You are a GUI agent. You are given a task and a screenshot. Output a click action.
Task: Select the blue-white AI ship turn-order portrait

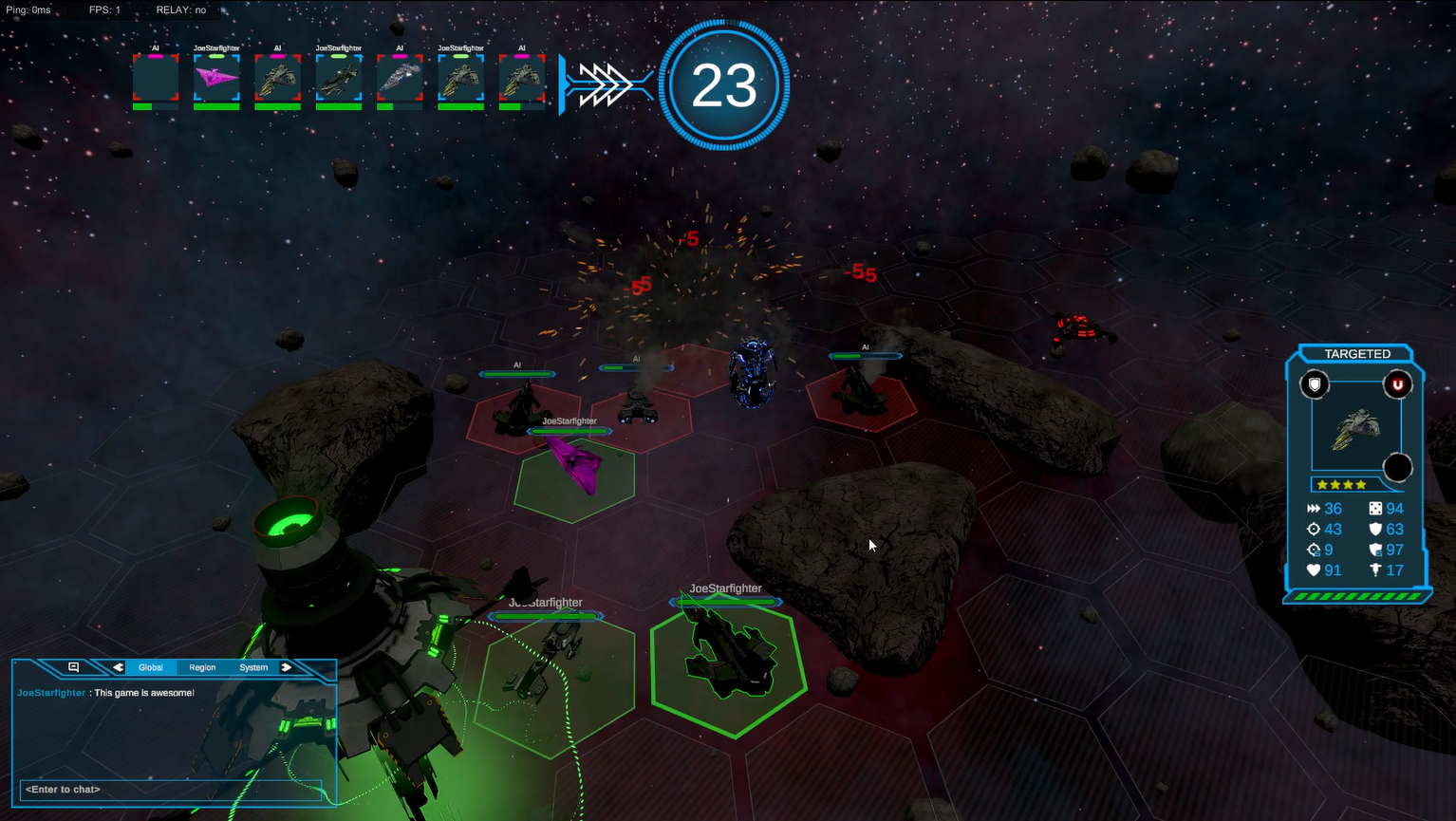[x=400, y=78]
